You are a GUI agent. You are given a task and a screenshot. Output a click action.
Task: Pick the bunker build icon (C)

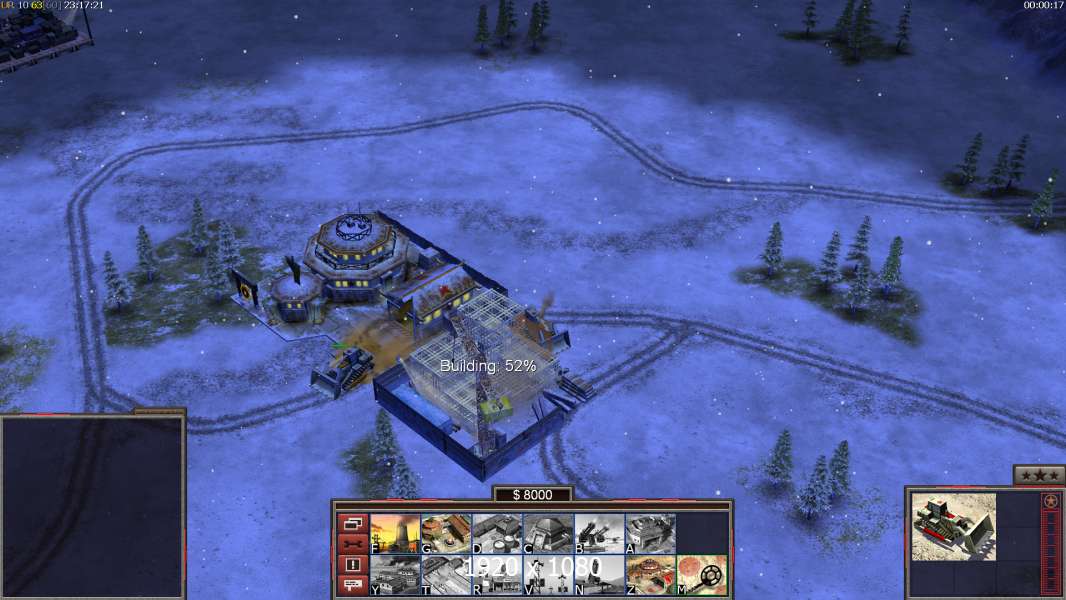(x=548, y=534)
